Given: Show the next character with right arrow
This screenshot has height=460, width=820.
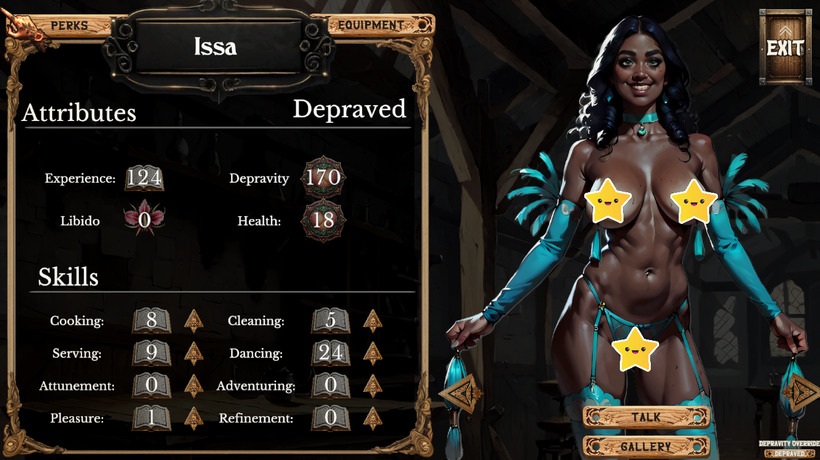Looking at the screenshot, I should (x=801, y=394).
